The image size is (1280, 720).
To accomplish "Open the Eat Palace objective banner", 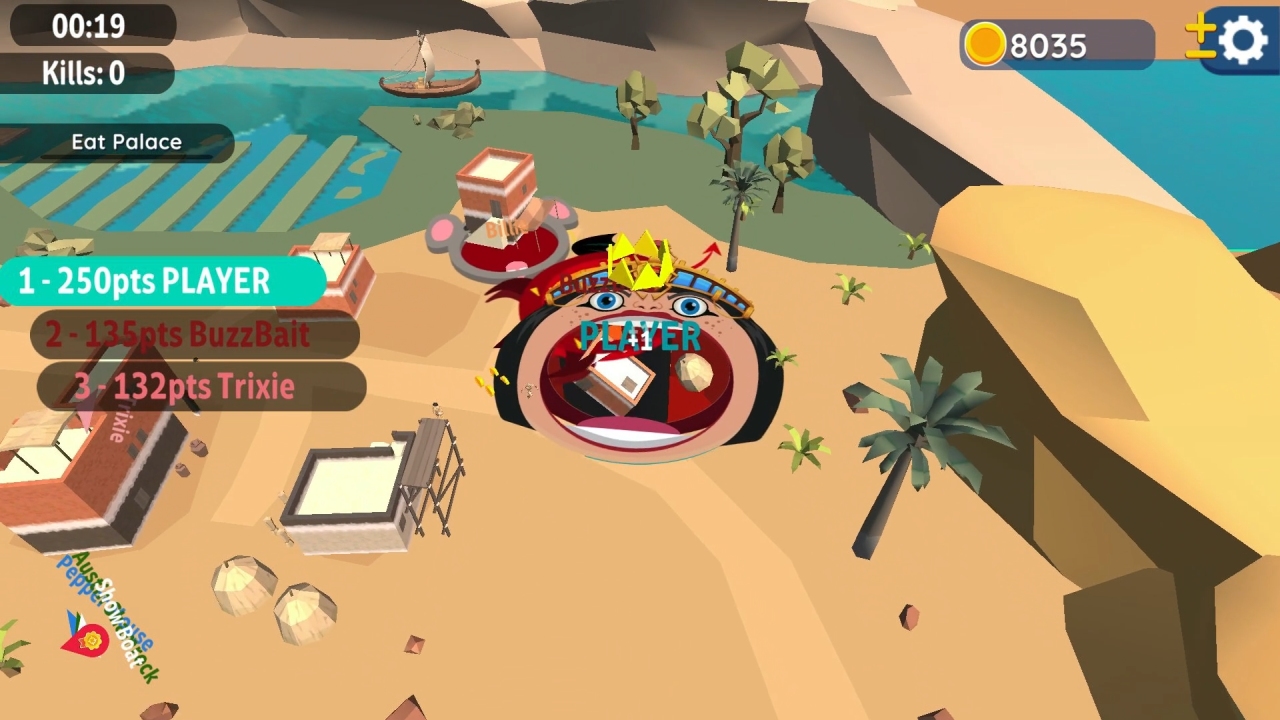I will pyautogui.click(x=125, y=142).
